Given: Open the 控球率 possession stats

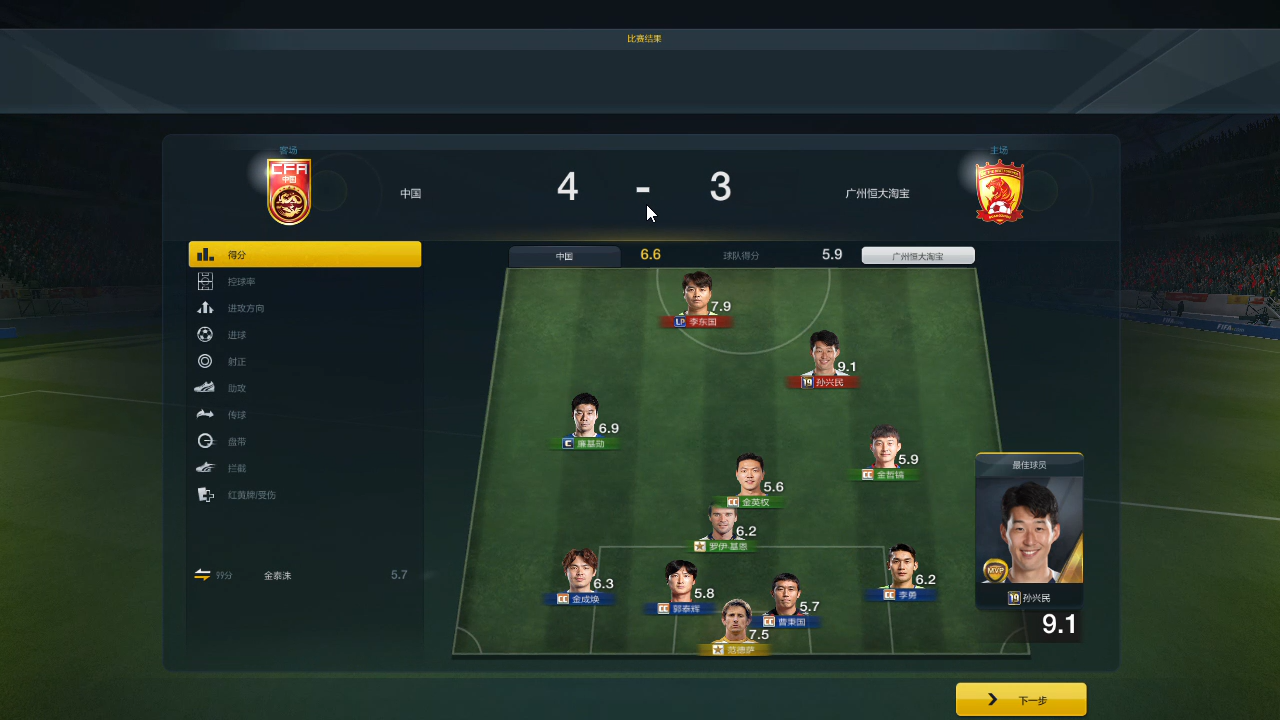Looking at the screenshot, I should [304, 282].
